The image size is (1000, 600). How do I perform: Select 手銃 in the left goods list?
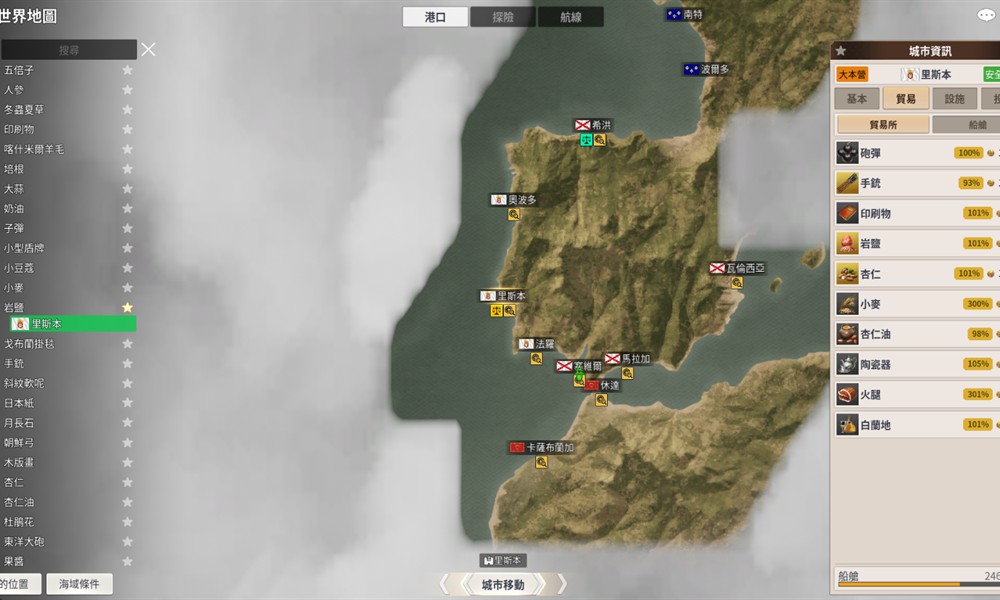pos(14,363)
